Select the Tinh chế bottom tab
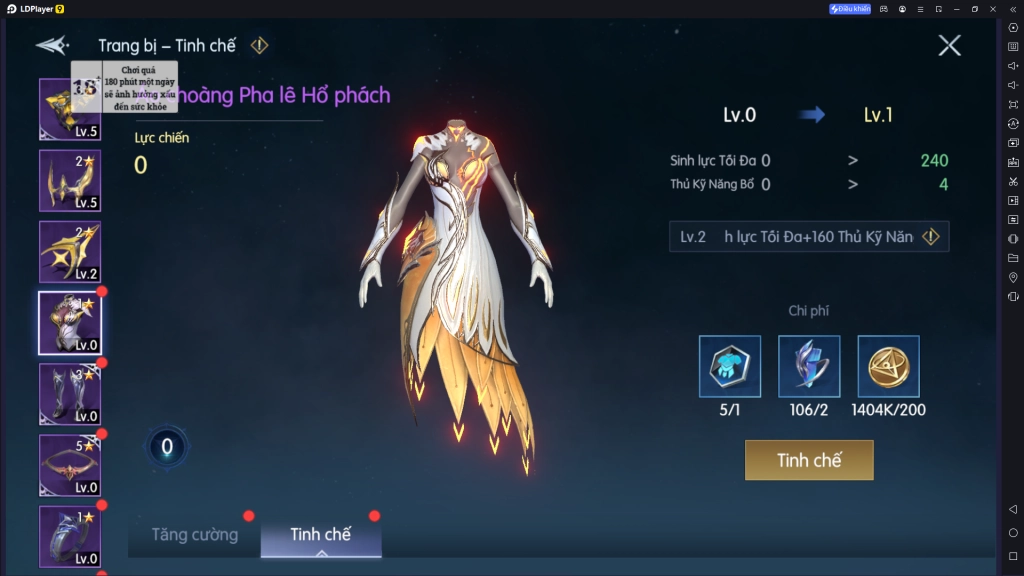1024x576 pixels. (320, 535)
